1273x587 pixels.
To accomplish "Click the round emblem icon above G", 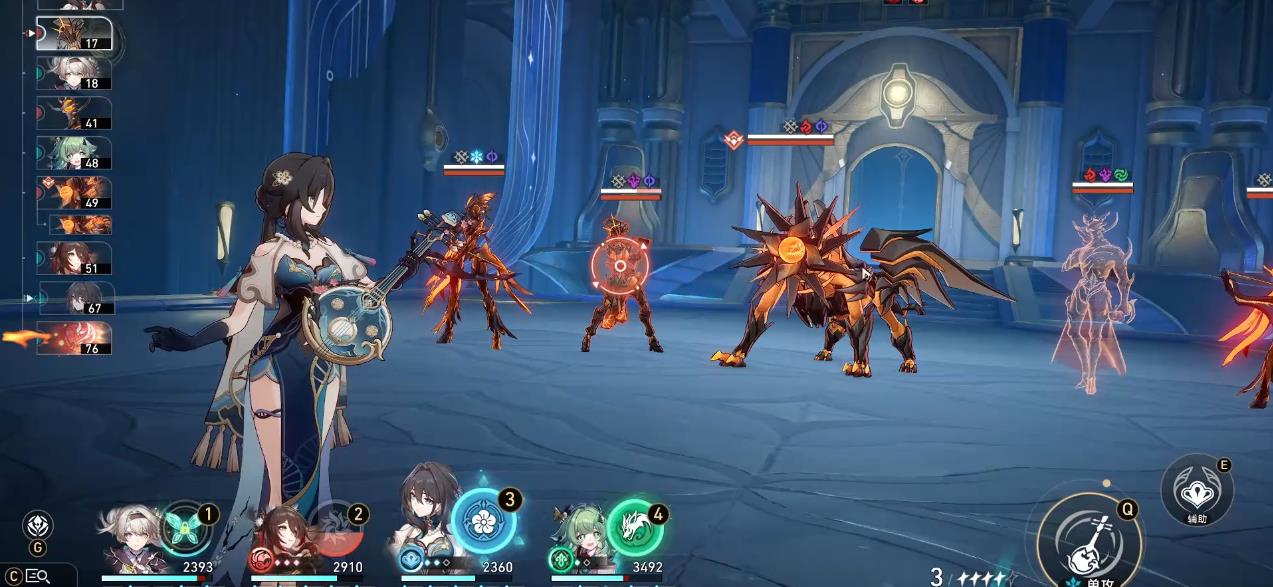I will point(38,524).
